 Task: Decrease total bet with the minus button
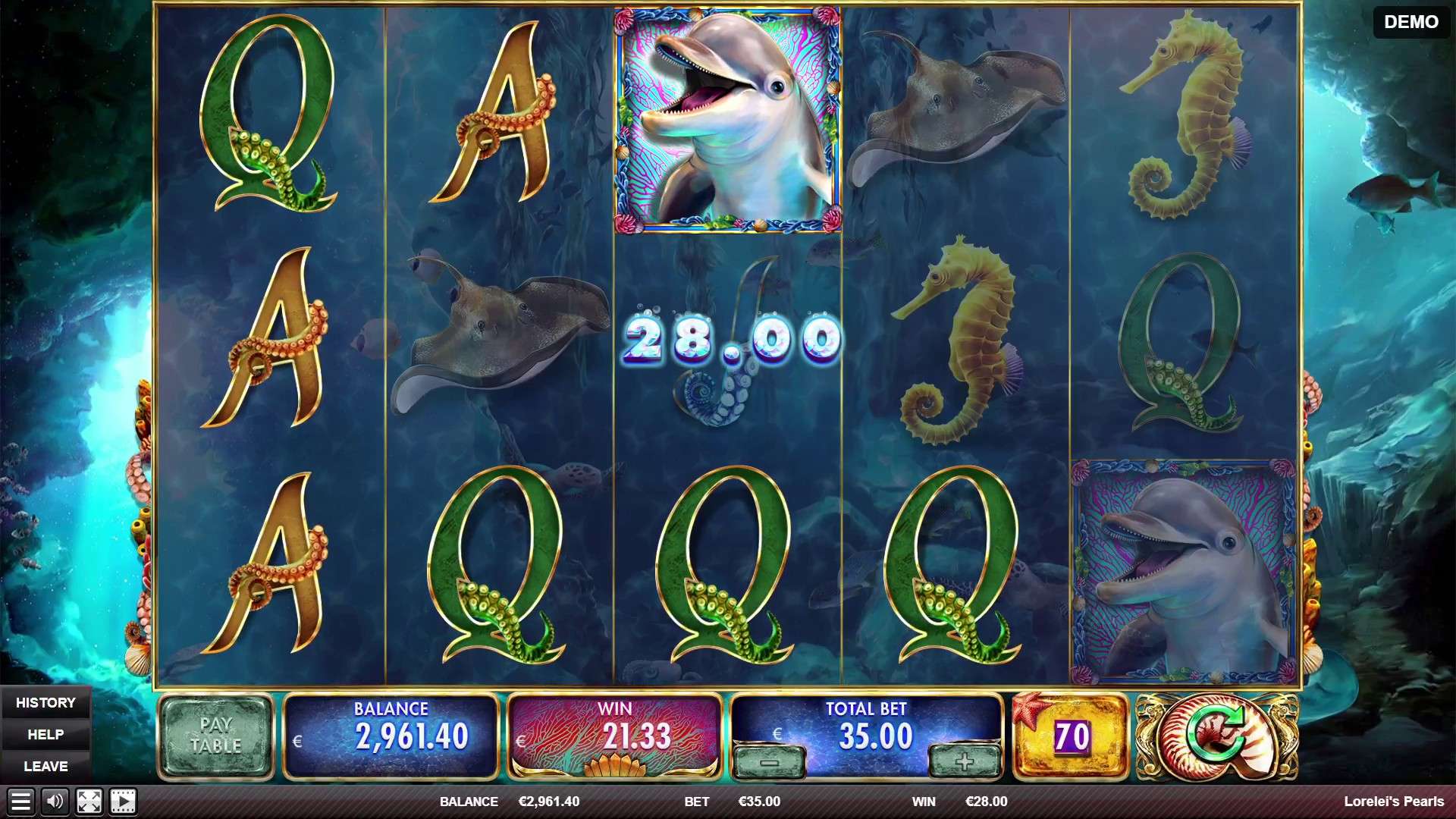pos(769,761)
